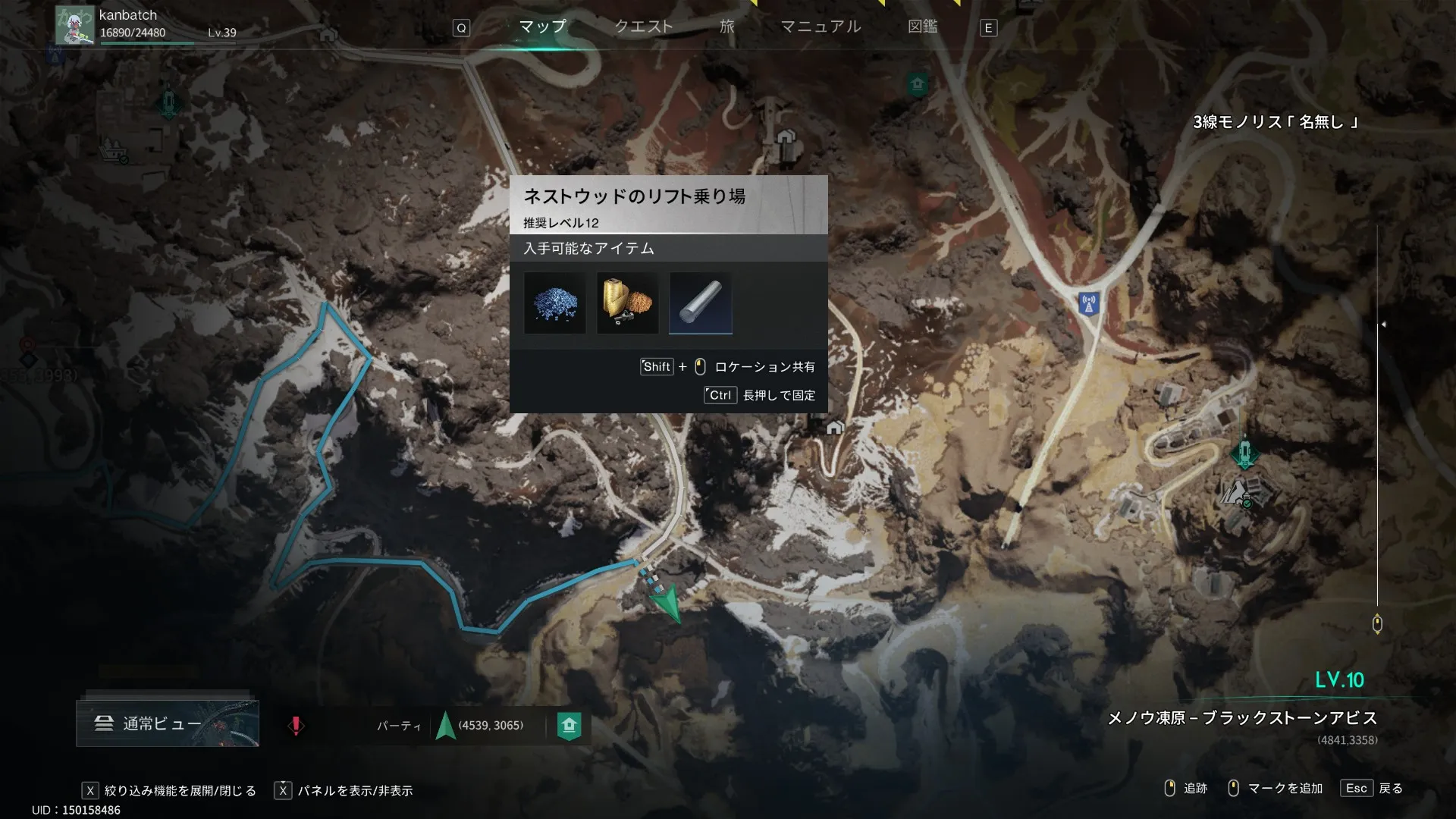Screen dimensions: 1456x819
Task: Click the green player arrow location button
Action: coord(445,726)
